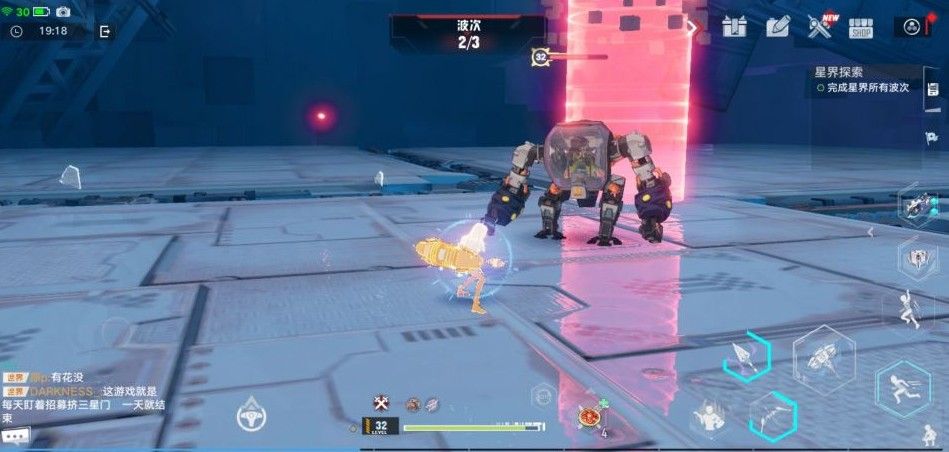Open the chat speech bubble button

[x=15, y=436]
